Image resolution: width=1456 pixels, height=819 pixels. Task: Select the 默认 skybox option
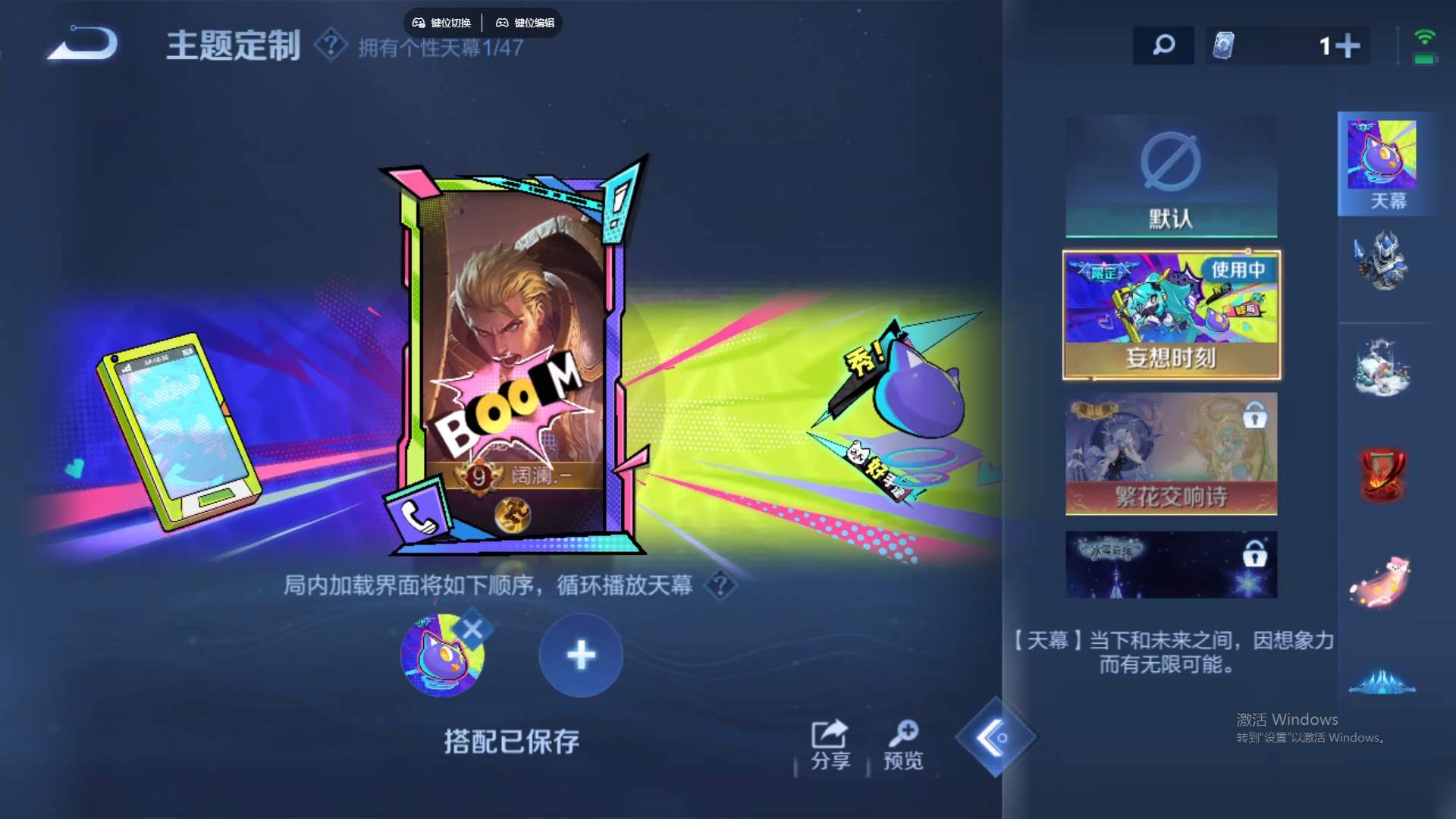point(1171,176)
